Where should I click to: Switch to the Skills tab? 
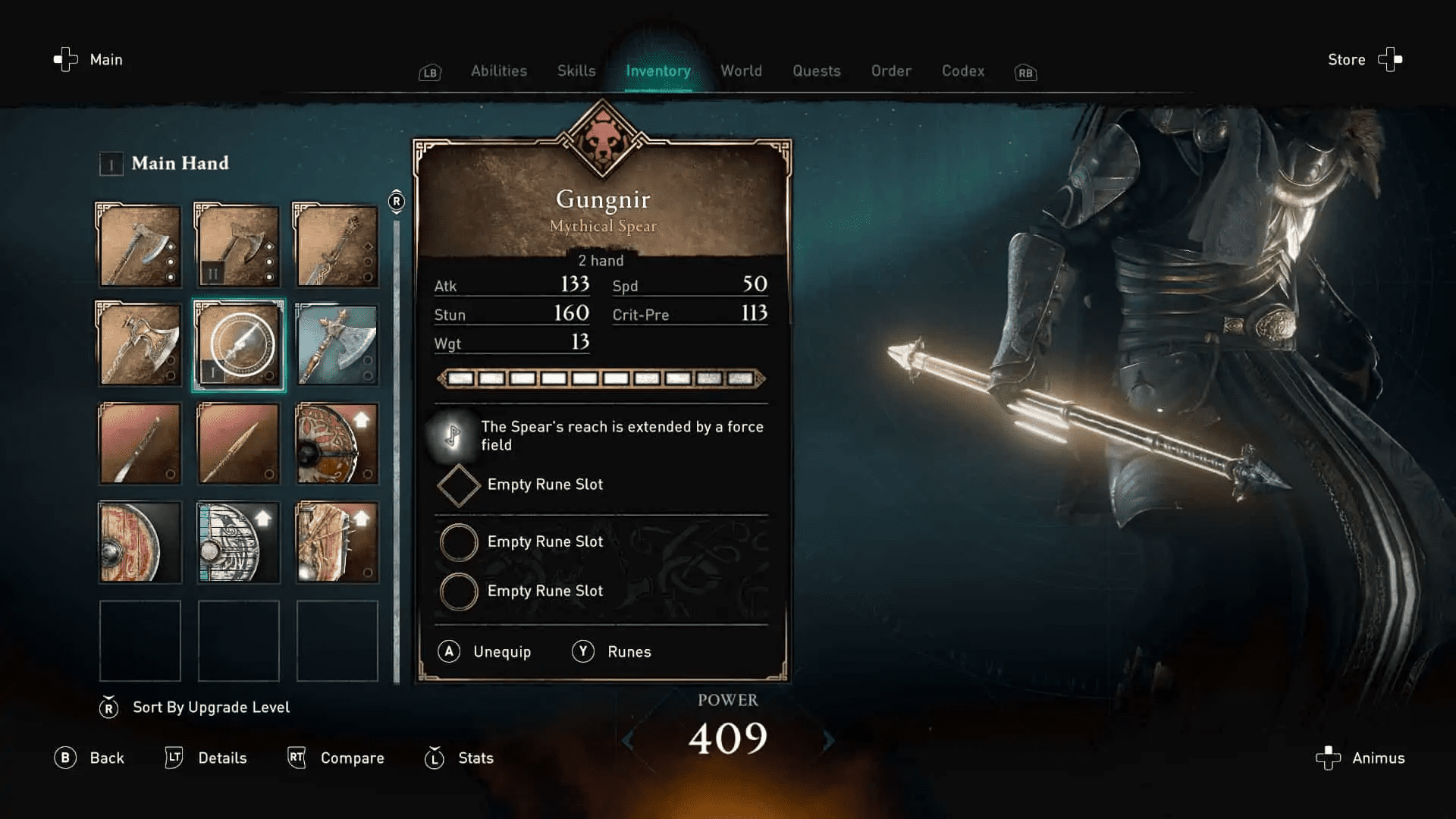click(576, 71)
